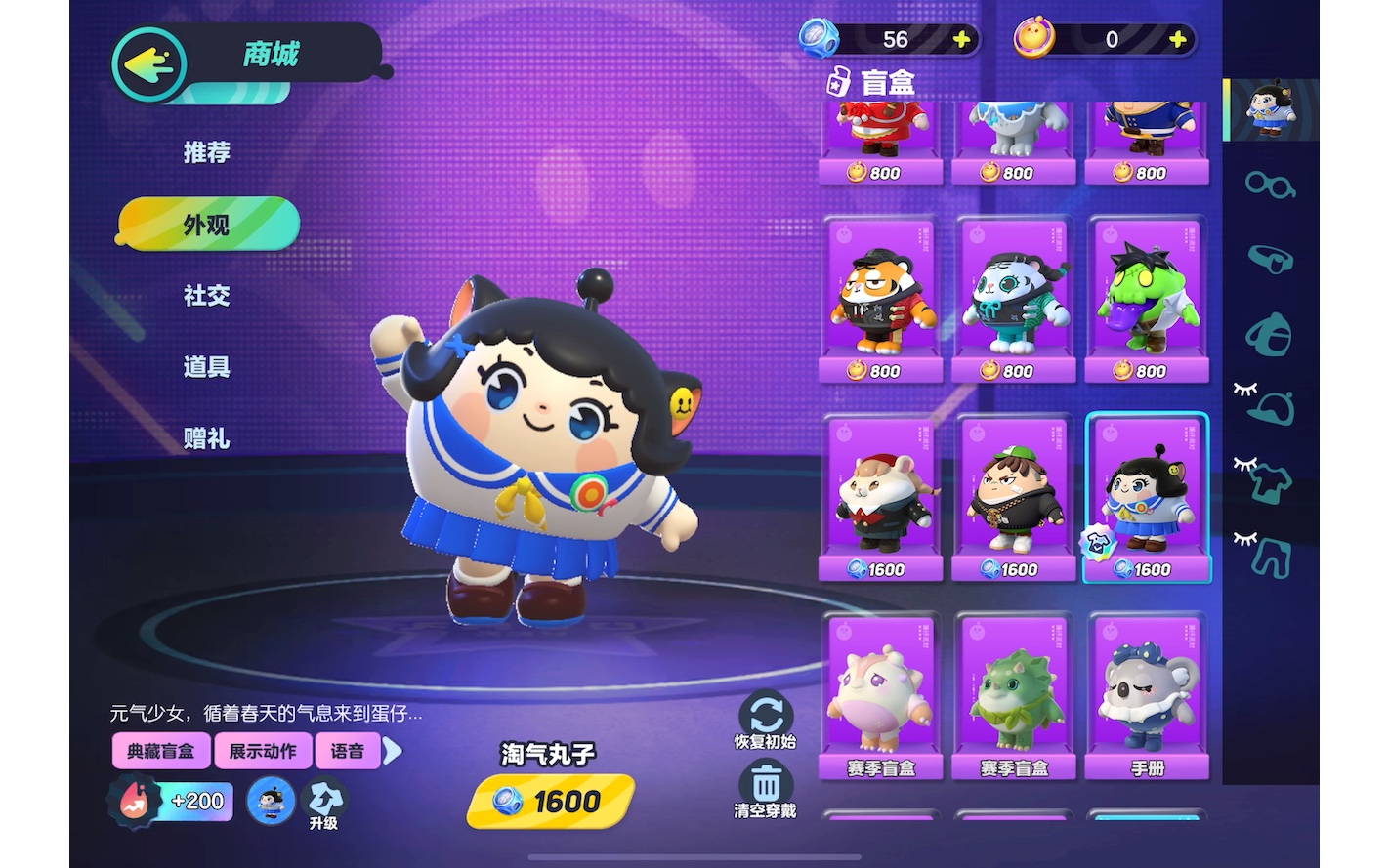Play the 语音 voice sample
The image size is (1389, 868).
(347, 751)
